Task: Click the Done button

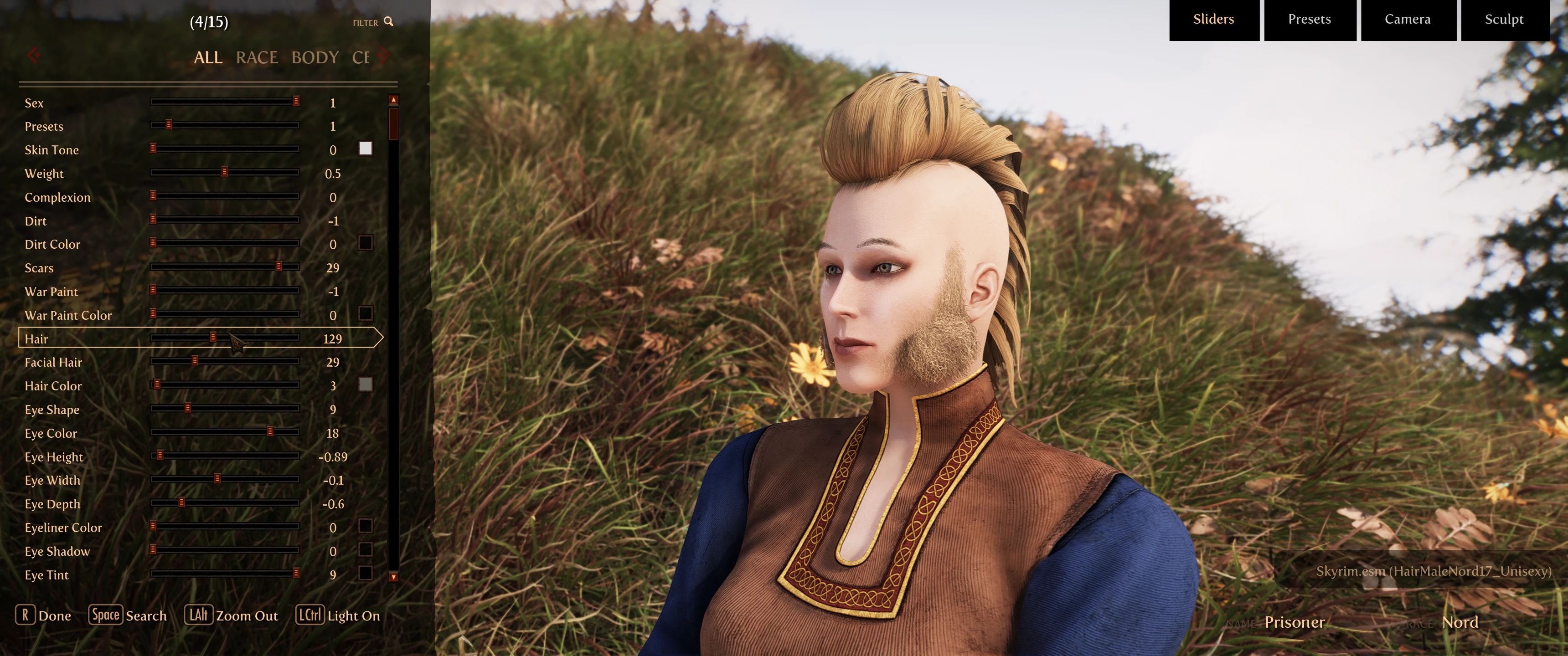Action: tap(55, 616)
